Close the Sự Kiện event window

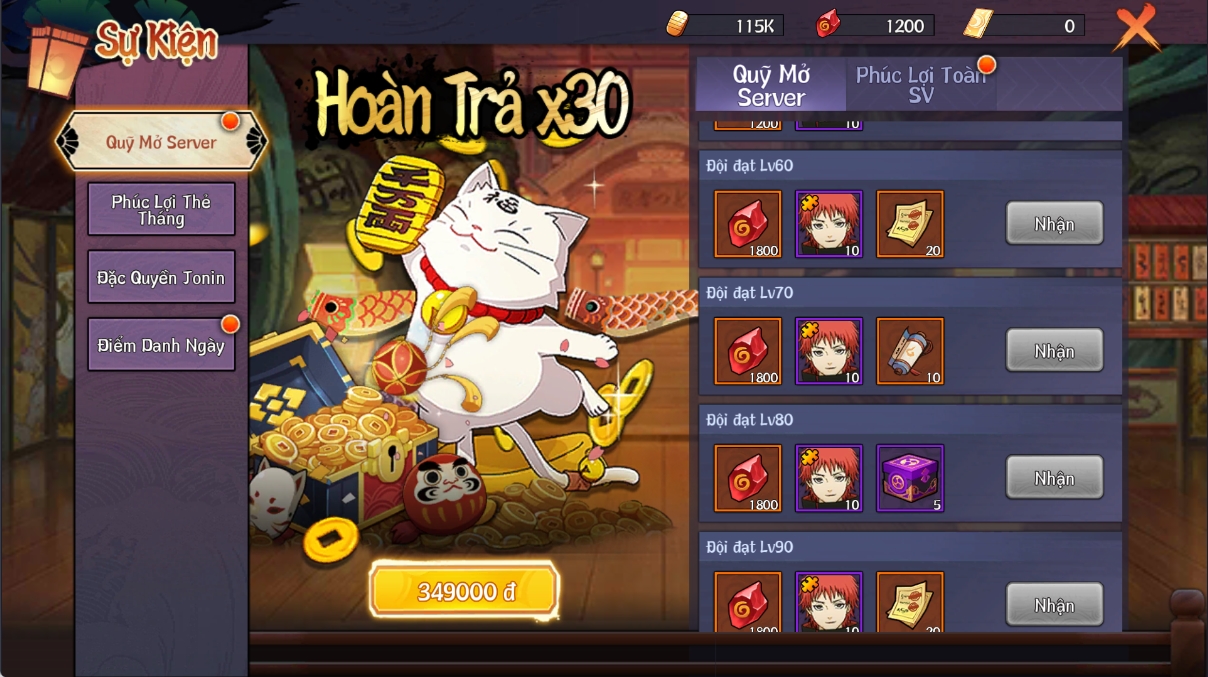pyautogui.click(x=1136, y=28)
